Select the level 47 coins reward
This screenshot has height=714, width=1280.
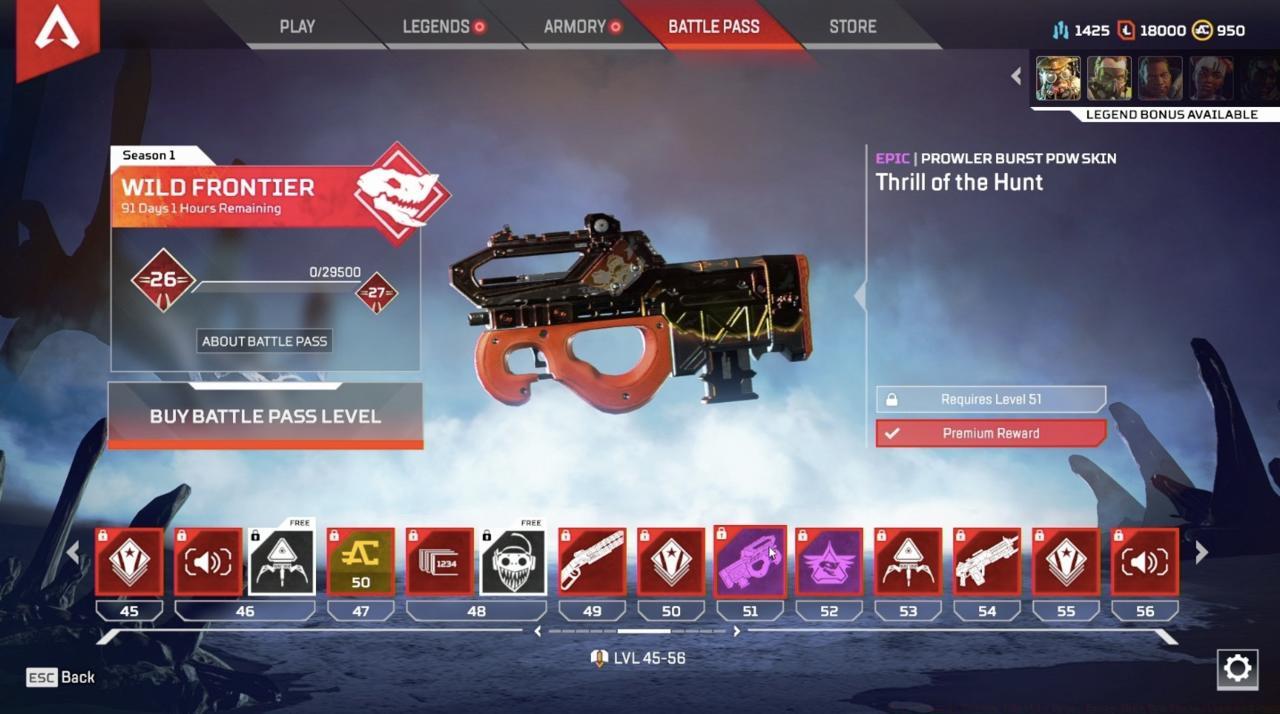pos(360,562)
